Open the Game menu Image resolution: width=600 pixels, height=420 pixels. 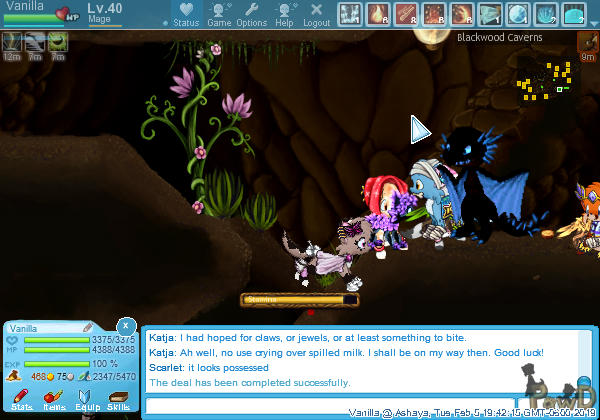[219, 14]
